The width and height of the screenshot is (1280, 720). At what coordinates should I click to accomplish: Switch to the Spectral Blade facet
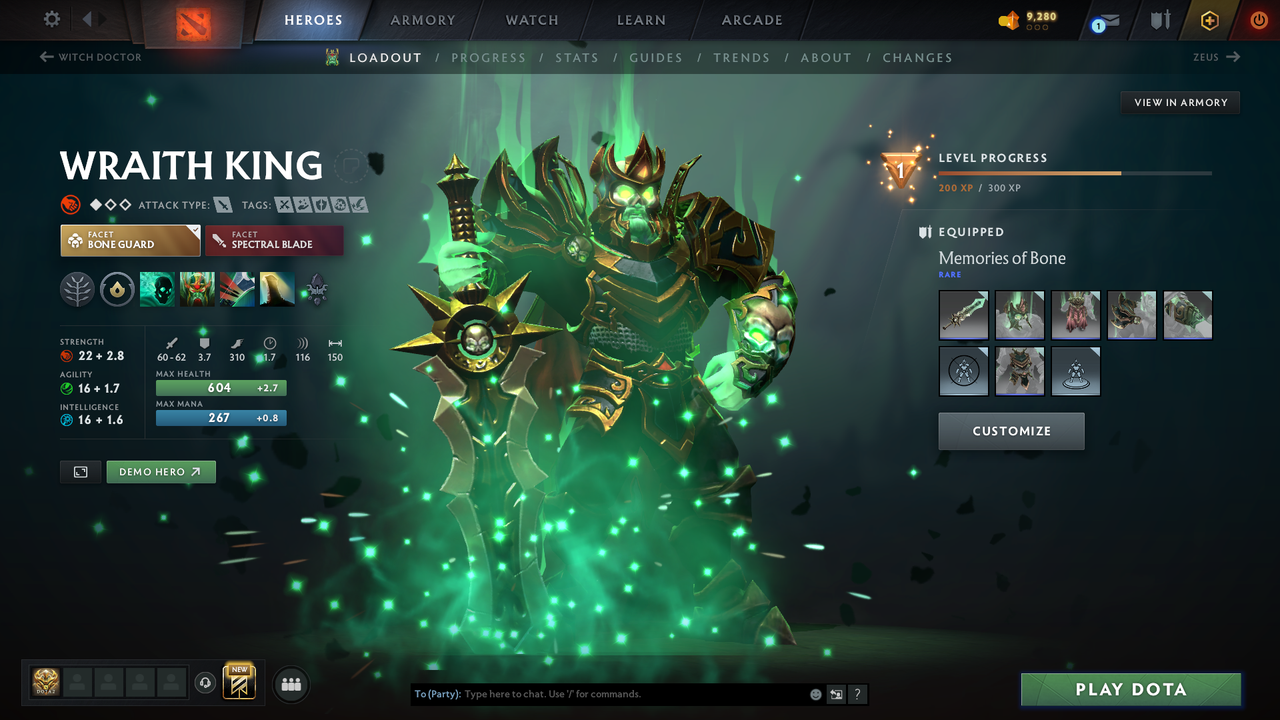[274, 240]
